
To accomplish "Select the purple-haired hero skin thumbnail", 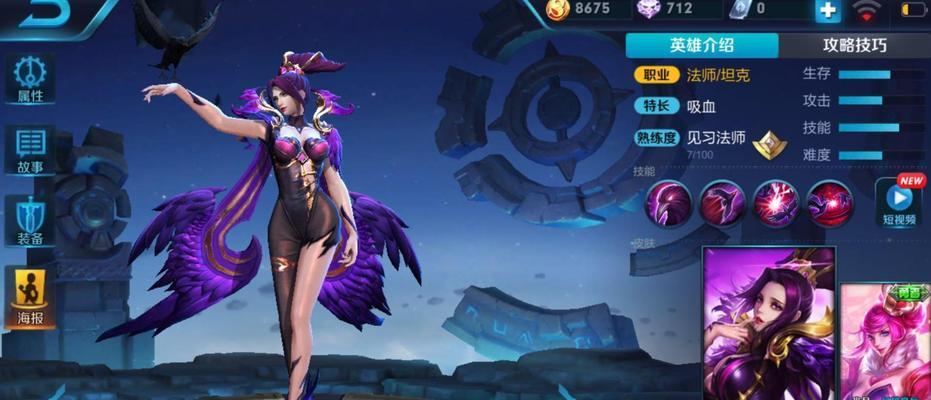I will 769,320.
